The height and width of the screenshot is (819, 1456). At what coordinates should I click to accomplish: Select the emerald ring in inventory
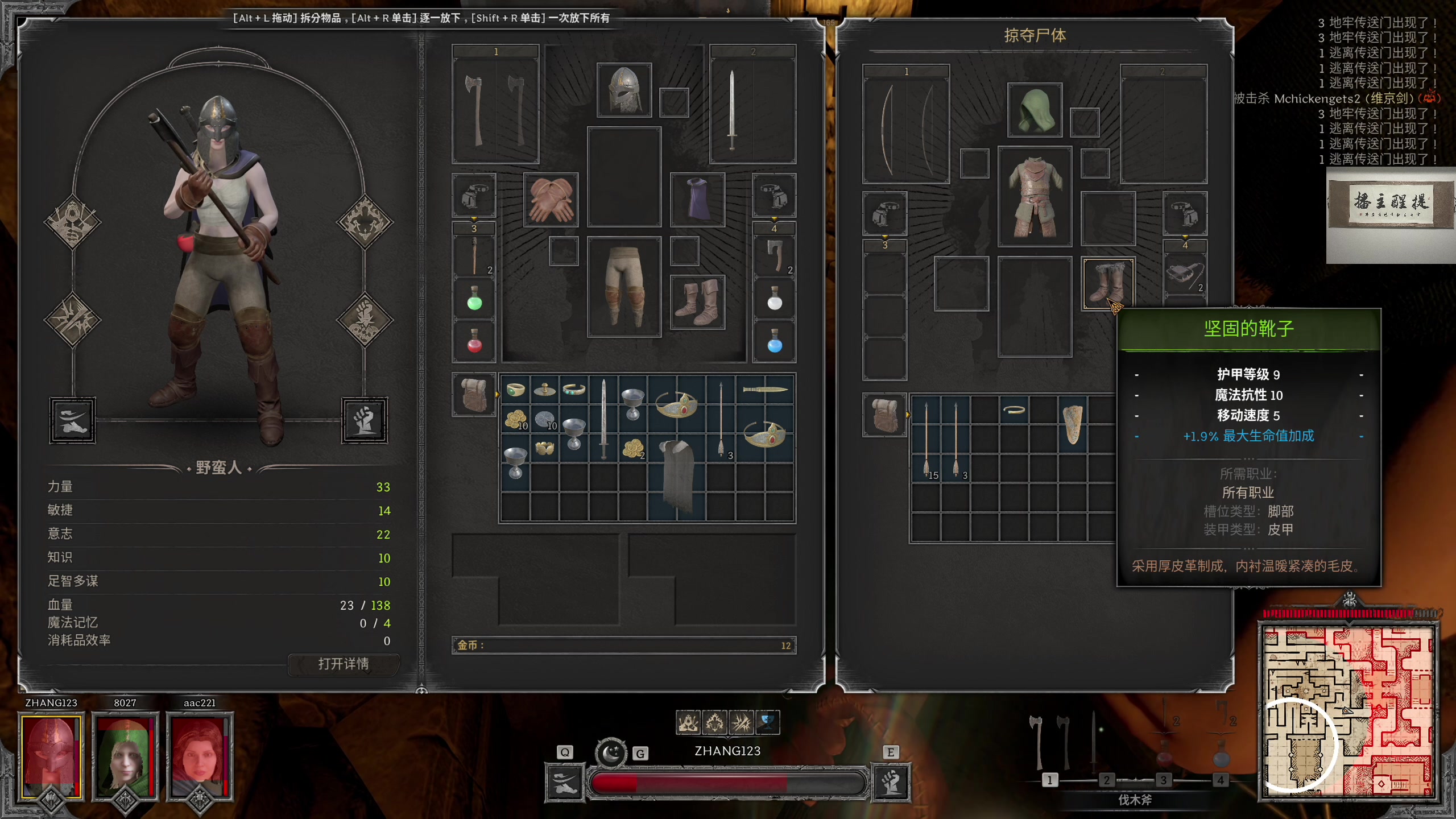coord(515,390)
